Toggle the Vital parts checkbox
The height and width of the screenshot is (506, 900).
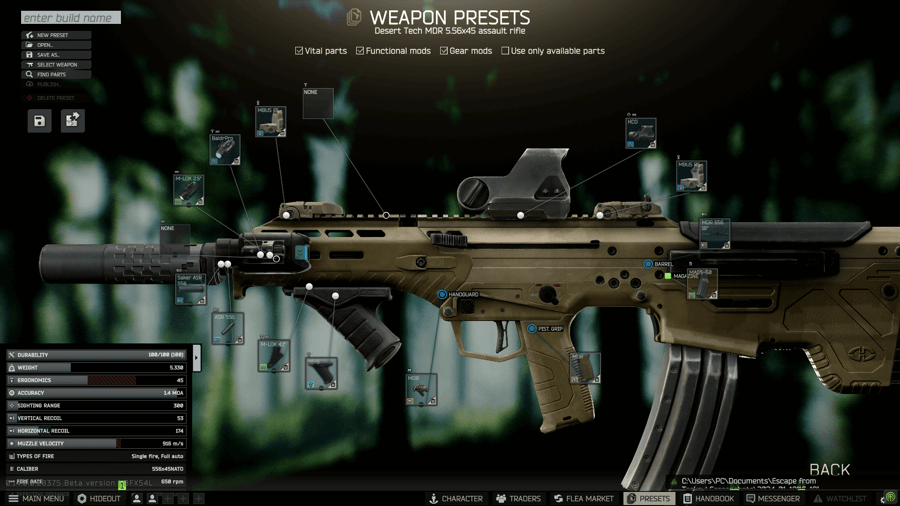coord(299,51)
